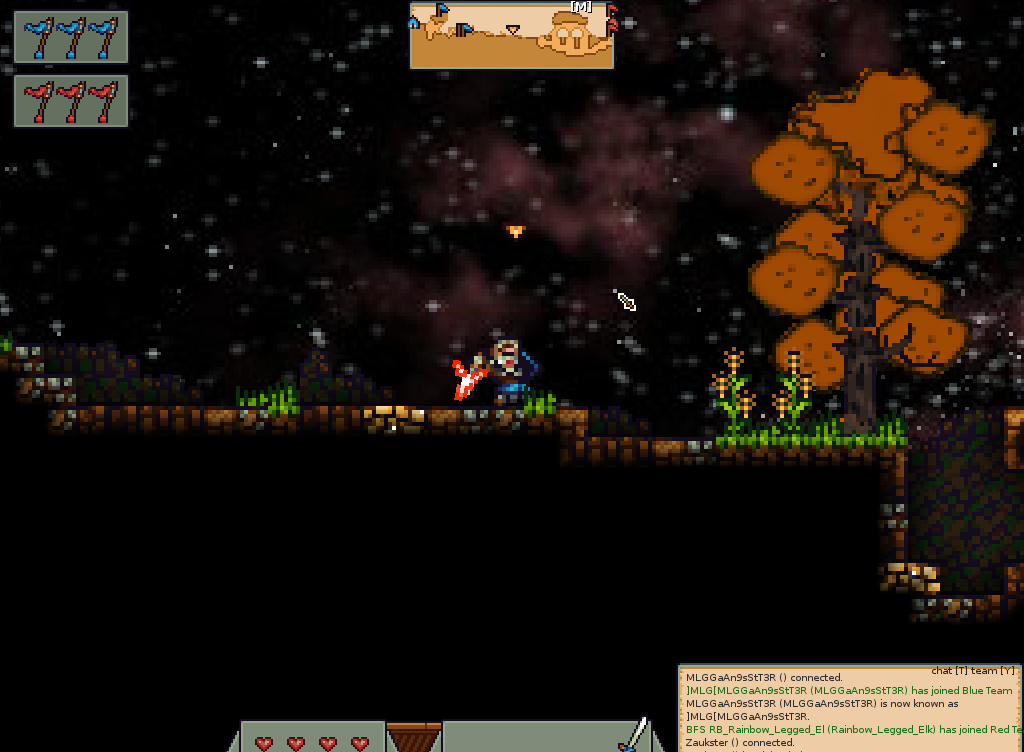Click the blue tent marker on the minimap

point(414,22)
